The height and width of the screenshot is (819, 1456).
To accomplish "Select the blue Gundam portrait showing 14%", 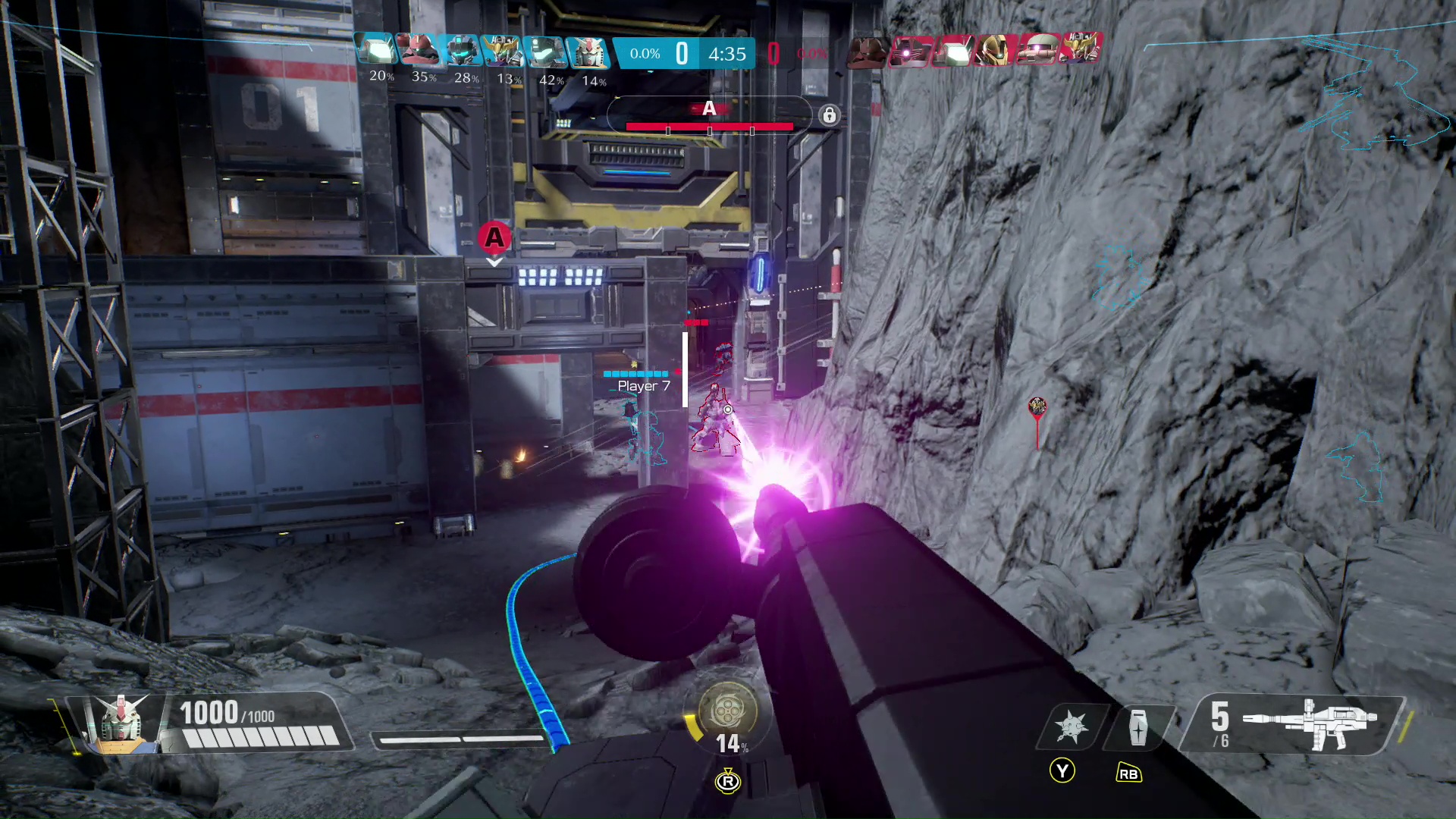I will [588, 51].
